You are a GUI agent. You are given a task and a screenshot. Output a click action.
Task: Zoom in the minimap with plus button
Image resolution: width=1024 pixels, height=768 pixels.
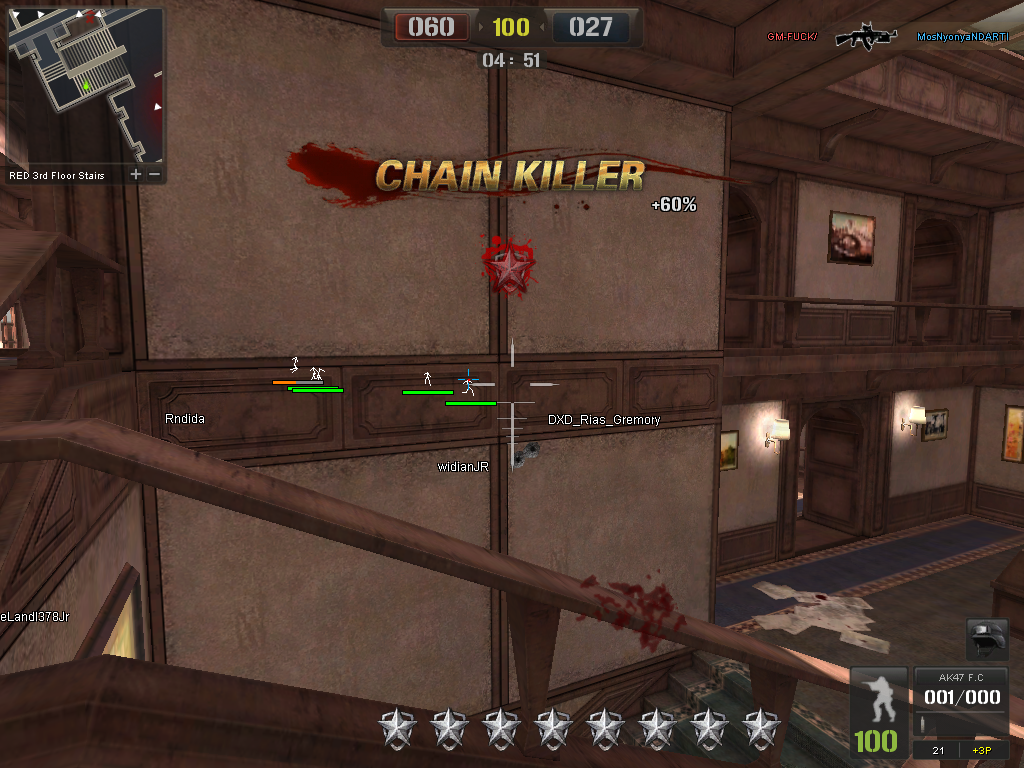pos(136,175)
